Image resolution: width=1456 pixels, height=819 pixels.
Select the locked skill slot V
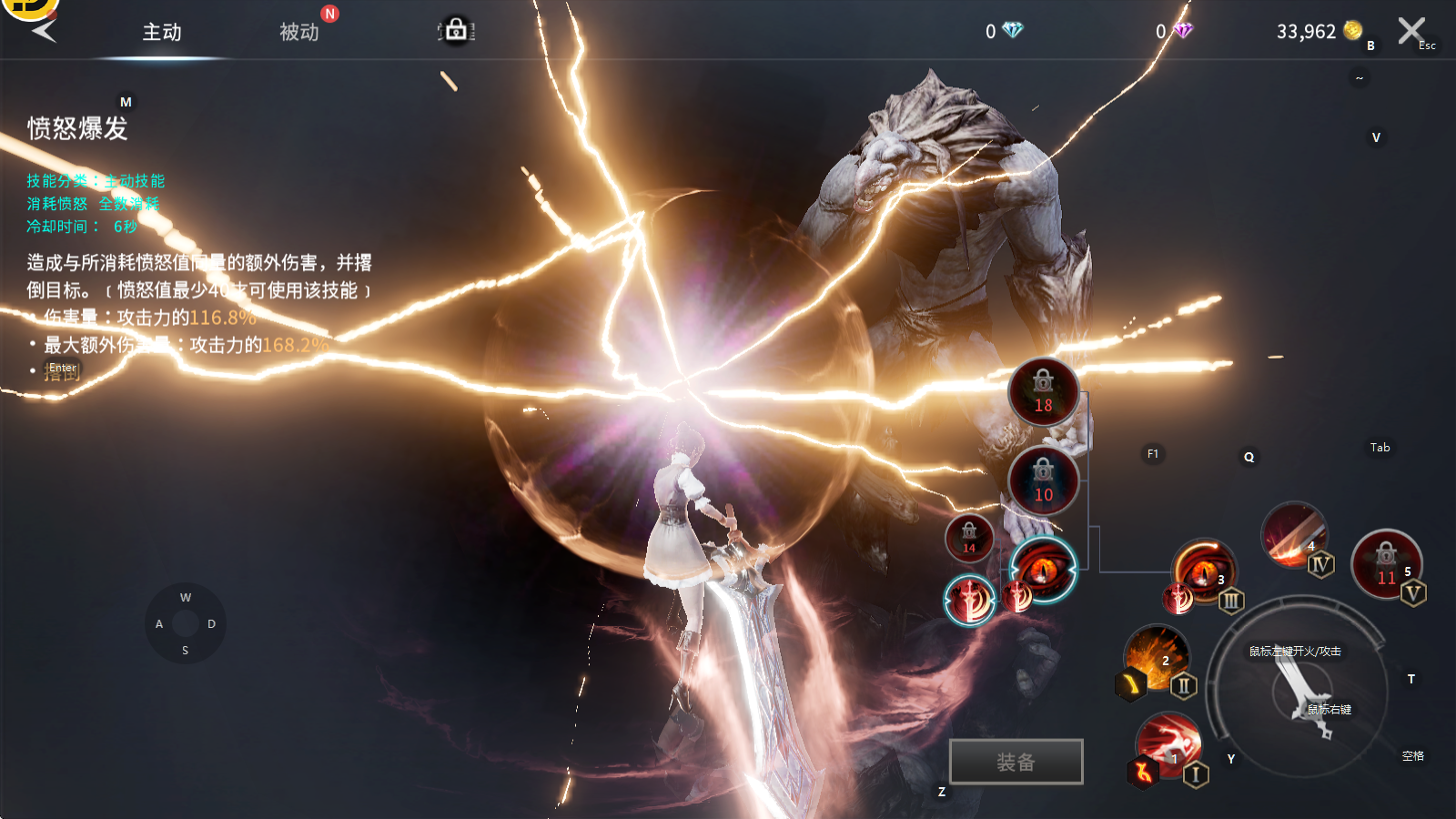coord(1386,564)
